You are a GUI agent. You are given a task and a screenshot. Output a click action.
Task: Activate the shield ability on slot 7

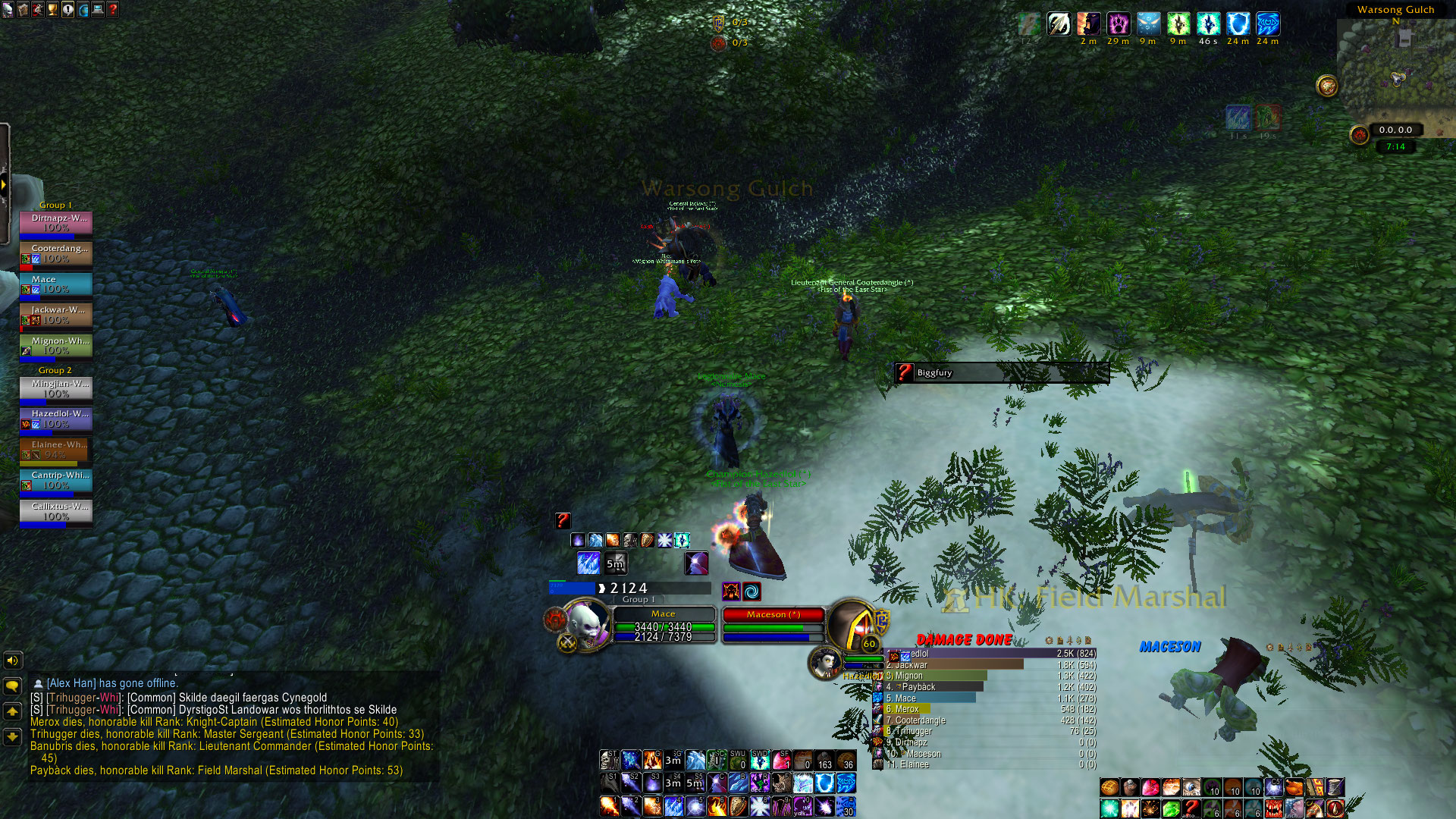pos(738,805)
